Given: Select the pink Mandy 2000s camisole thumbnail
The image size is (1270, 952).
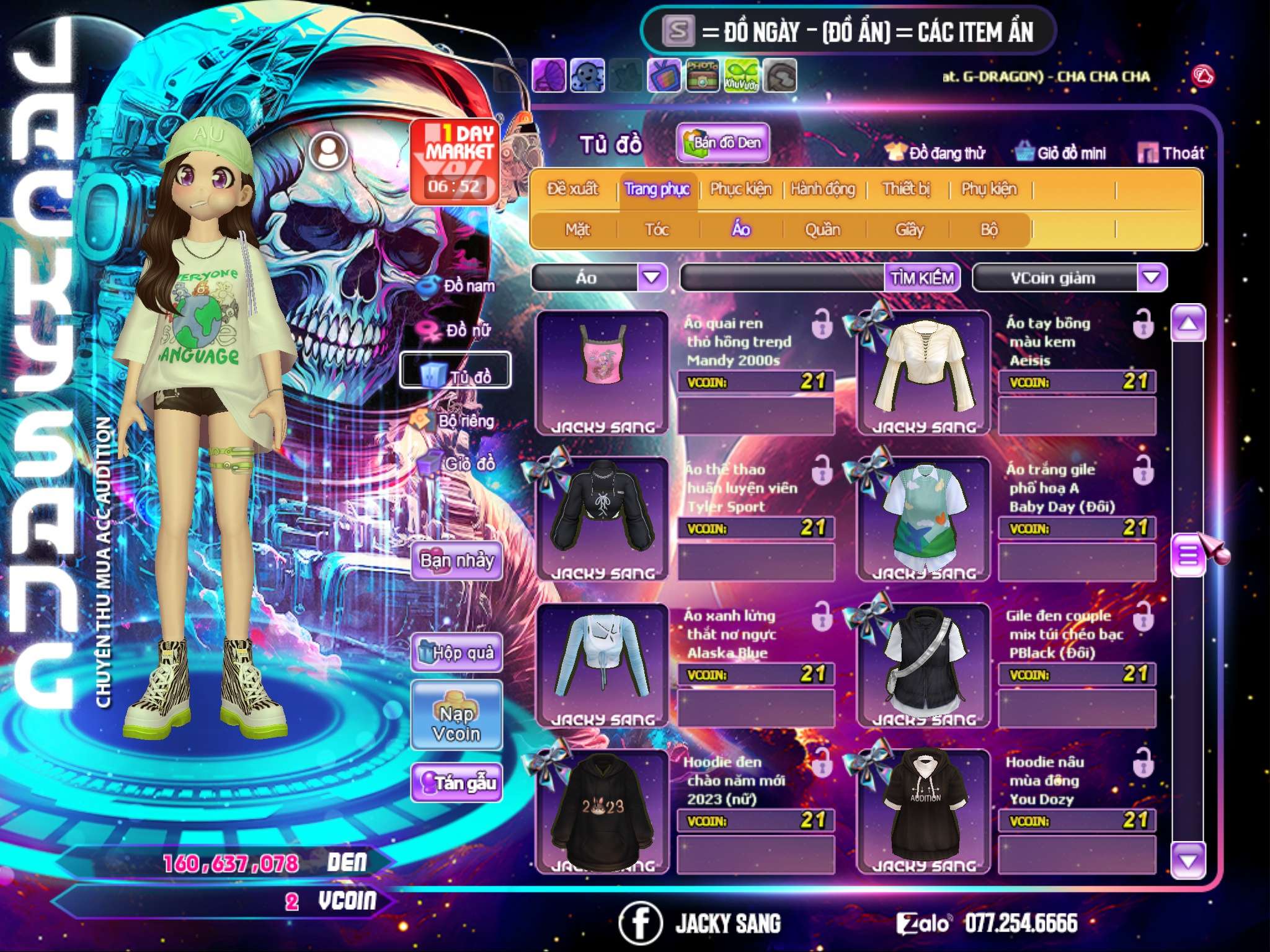Looking at the screenshot, I should point(602,366).
